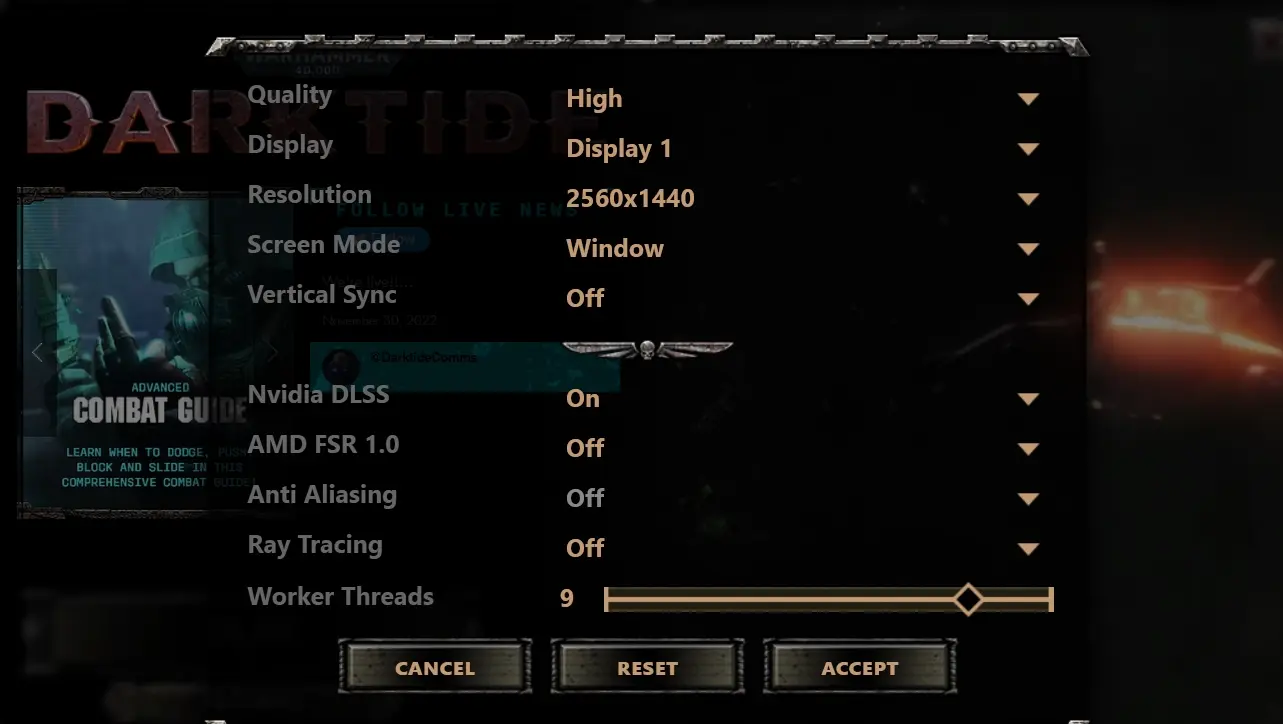Open the Resolution dropdown
1283x724 pixels.
[x=1029, y=198]
